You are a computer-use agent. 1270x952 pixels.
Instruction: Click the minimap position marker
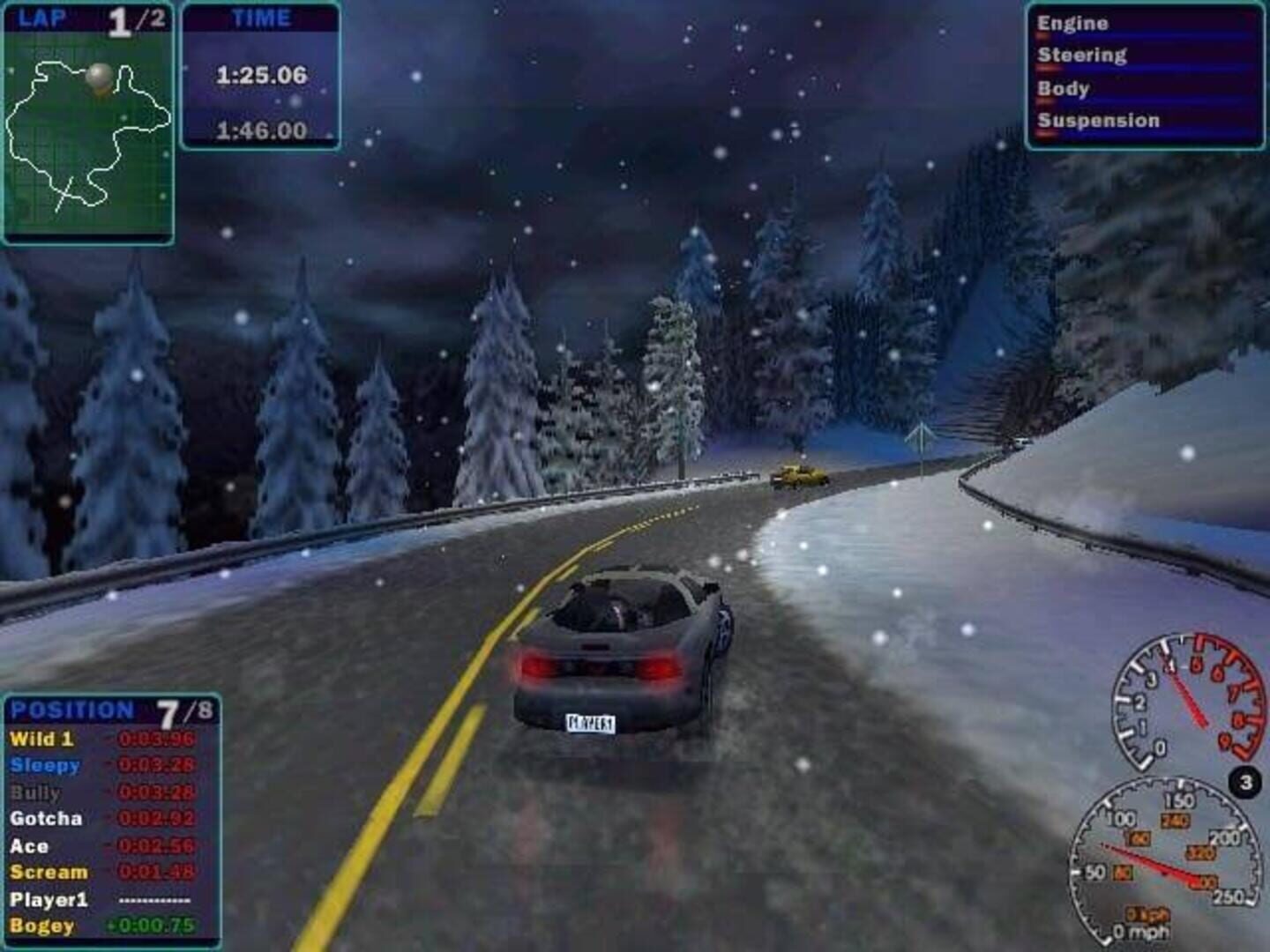click(100, 74)
